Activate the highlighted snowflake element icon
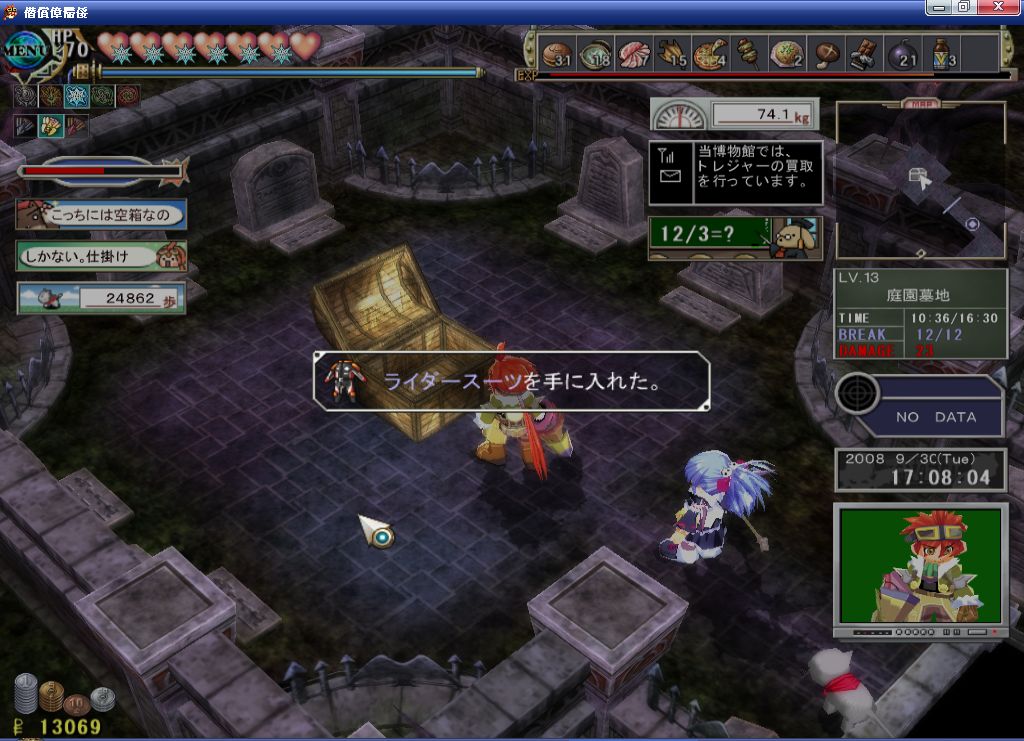This screenshot has width=1024, height=741. (x=76, y=96)
